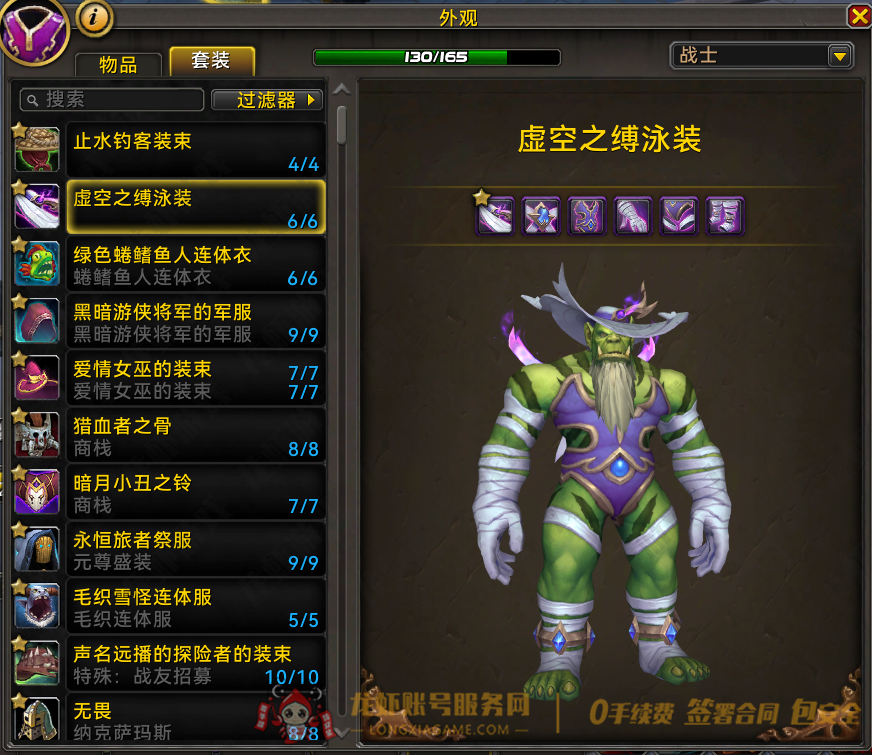
Task: Pick the 爱情女巫的装束 set
Action: [x=195, y=378]
